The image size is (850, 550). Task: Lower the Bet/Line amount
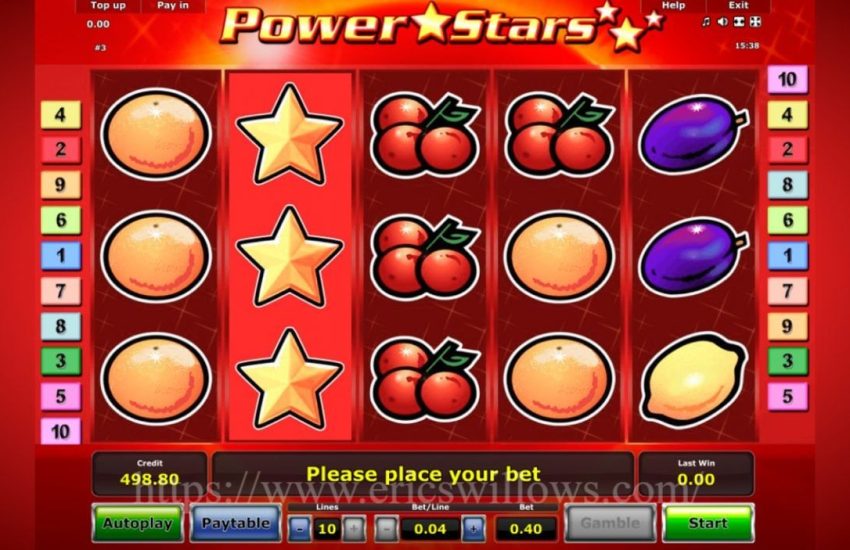(386, 528)
